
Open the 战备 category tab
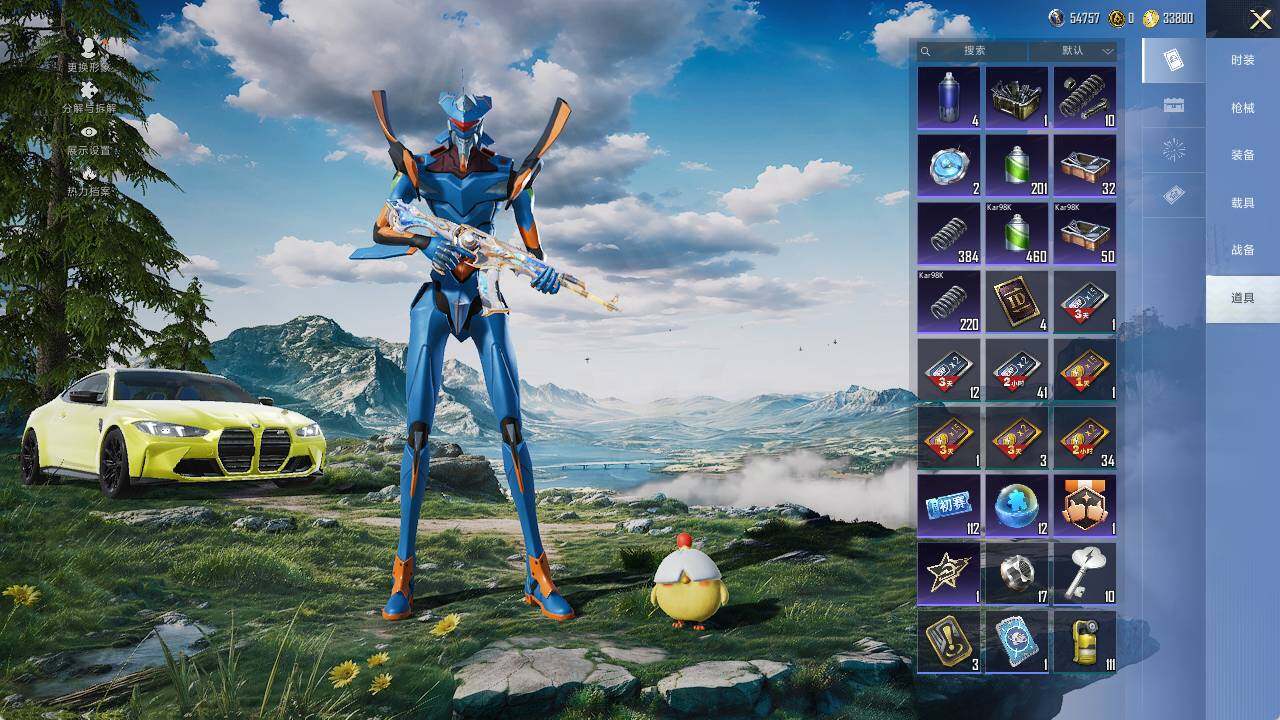1242,250
